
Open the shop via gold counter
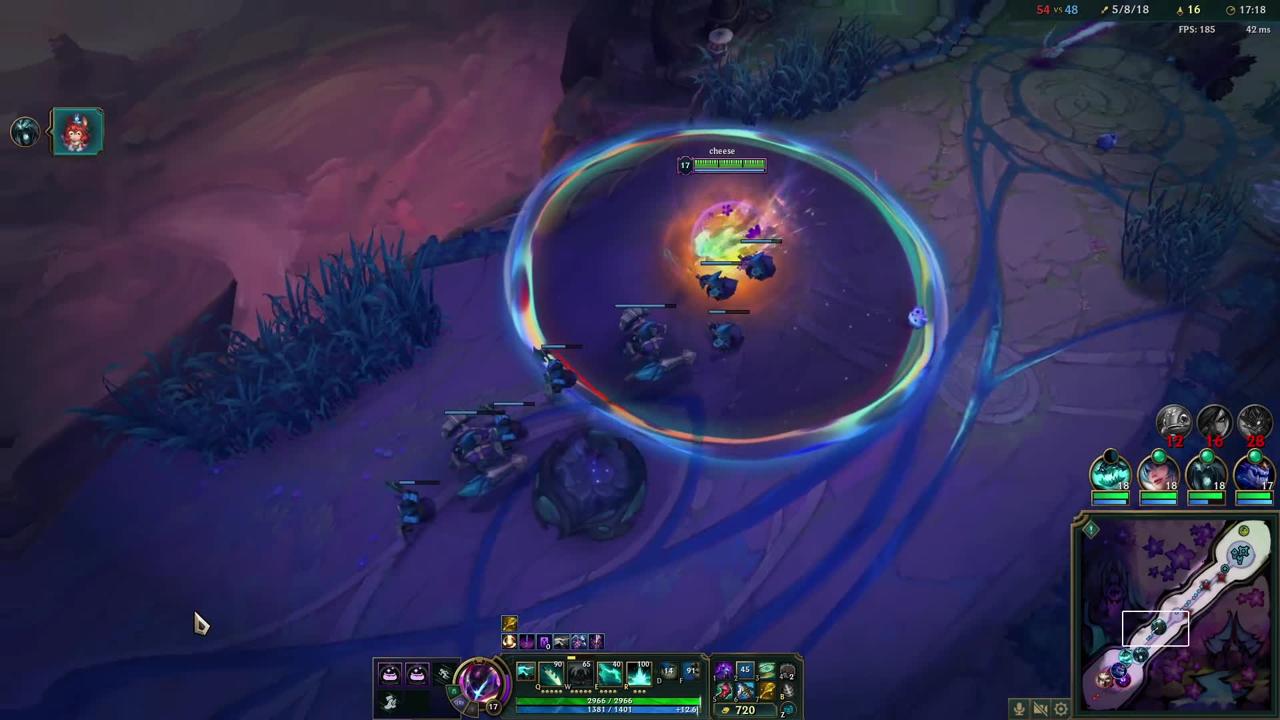pos(740,710)
